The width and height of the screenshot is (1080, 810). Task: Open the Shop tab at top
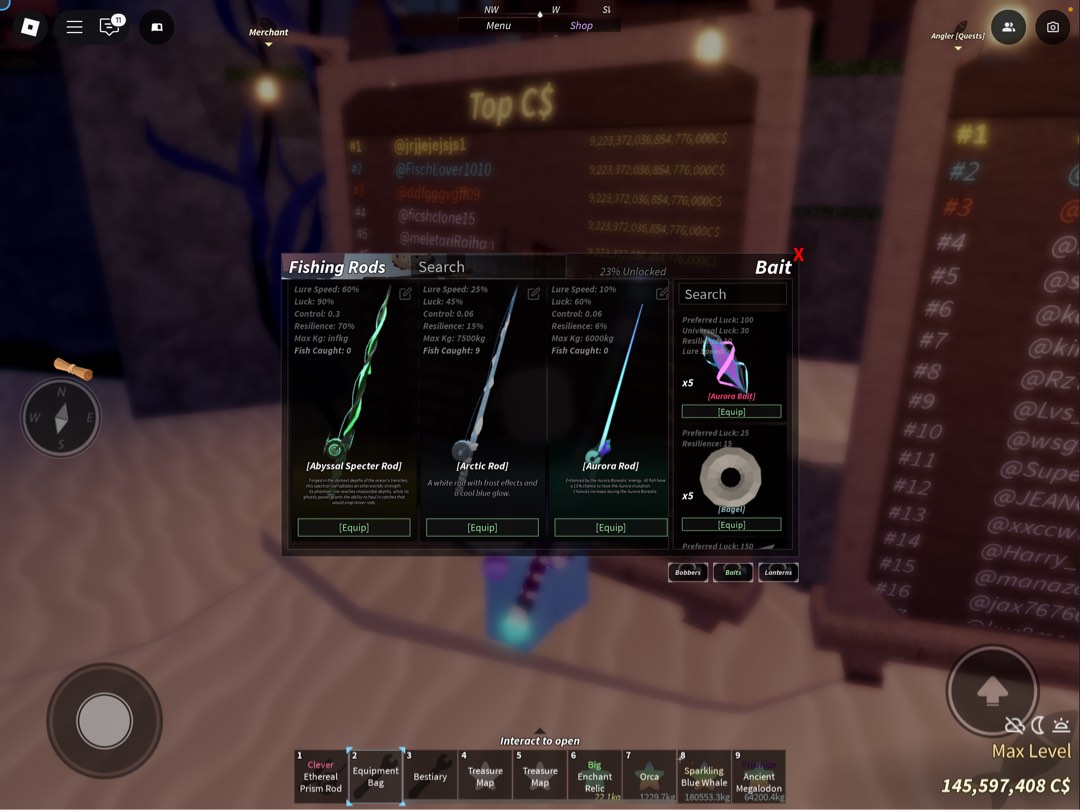[x=581, y=26]
